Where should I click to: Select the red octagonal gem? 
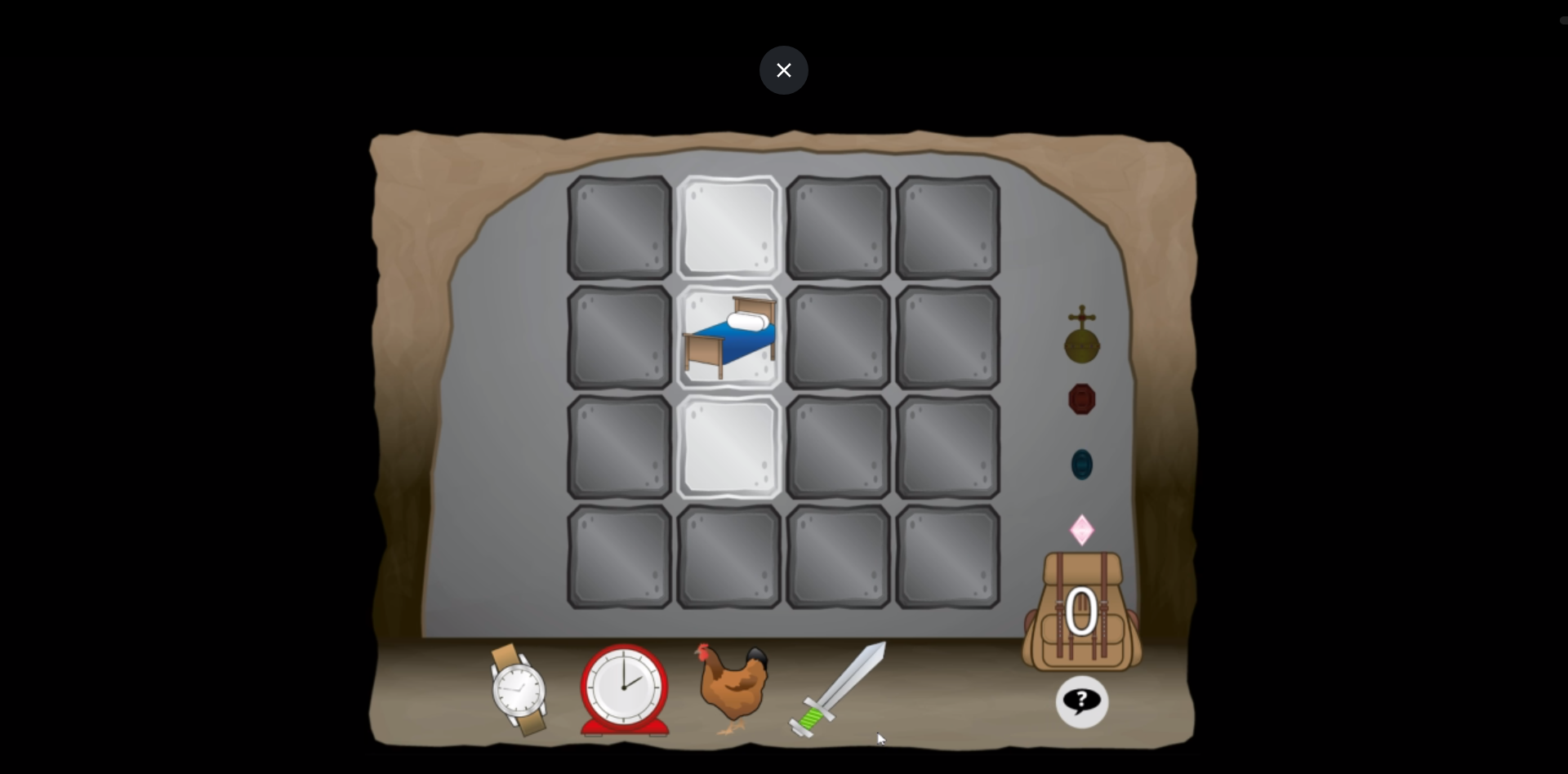pyautogui.click(x=1080, y=399)
